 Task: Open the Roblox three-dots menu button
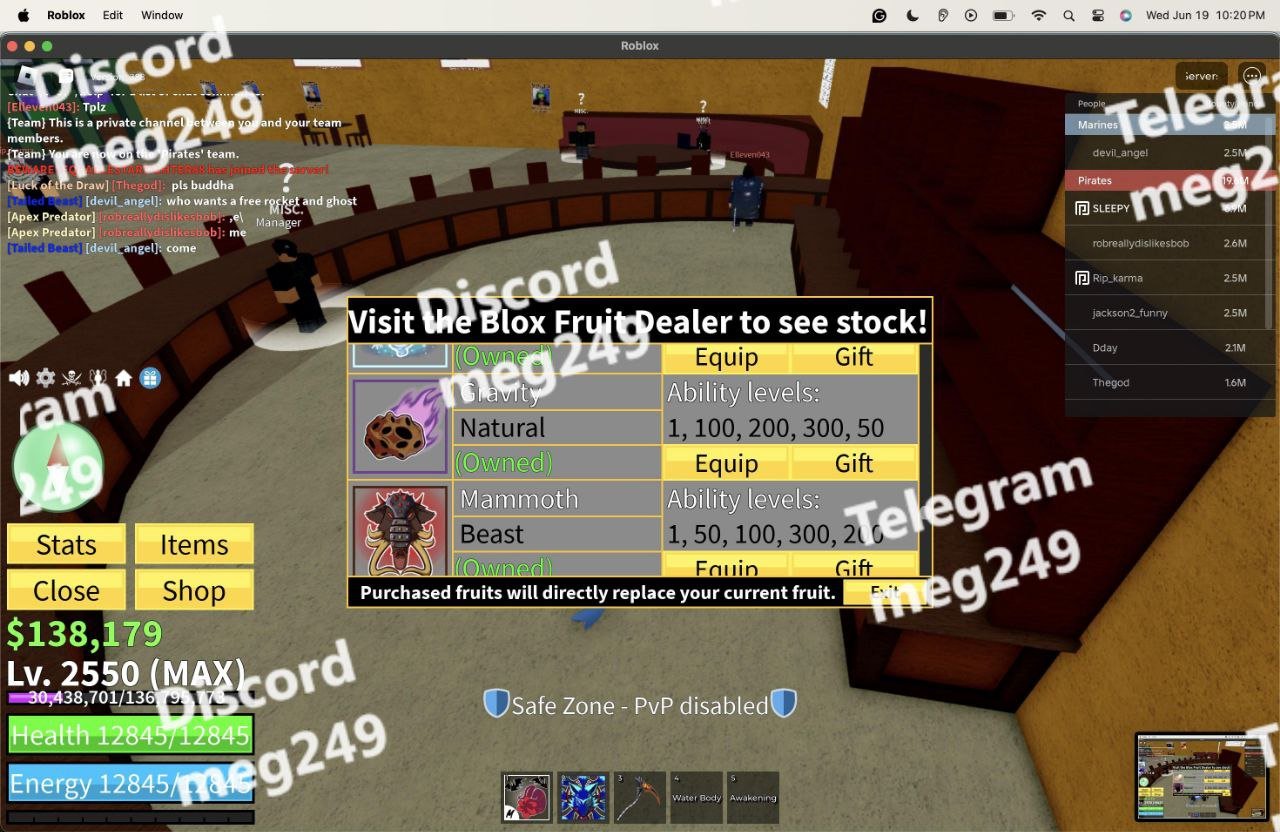click(x=1251, y=76)
